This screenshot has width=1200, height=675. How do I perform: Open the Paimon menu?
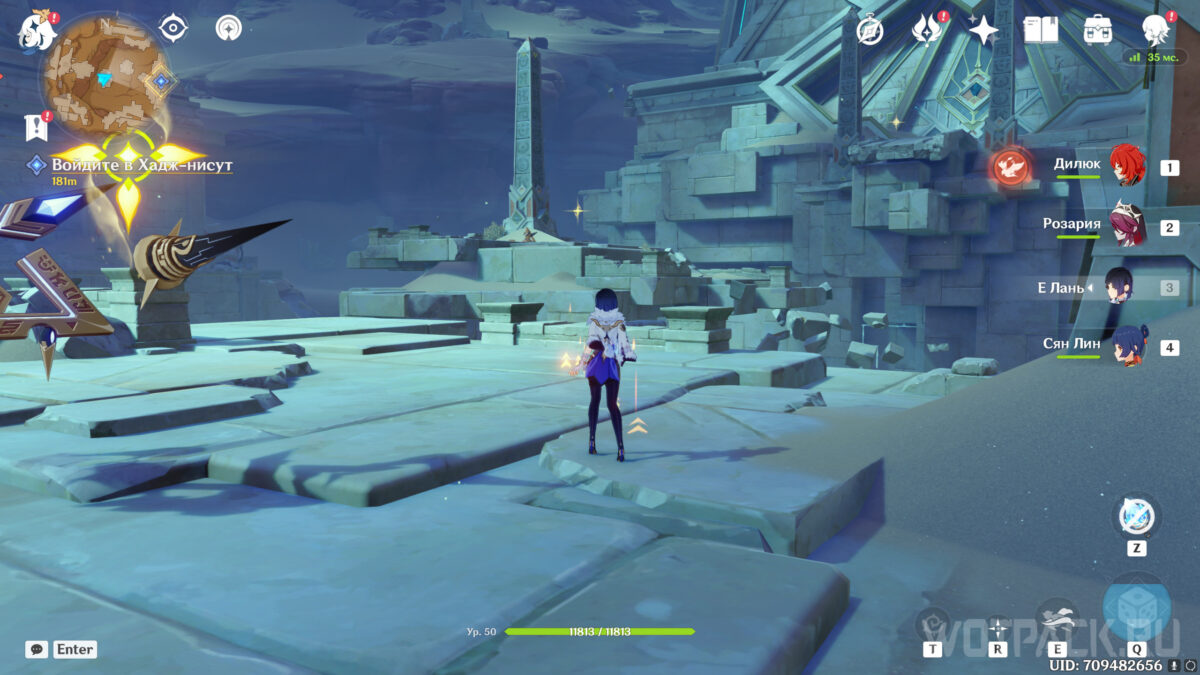(x=37, y=32)
